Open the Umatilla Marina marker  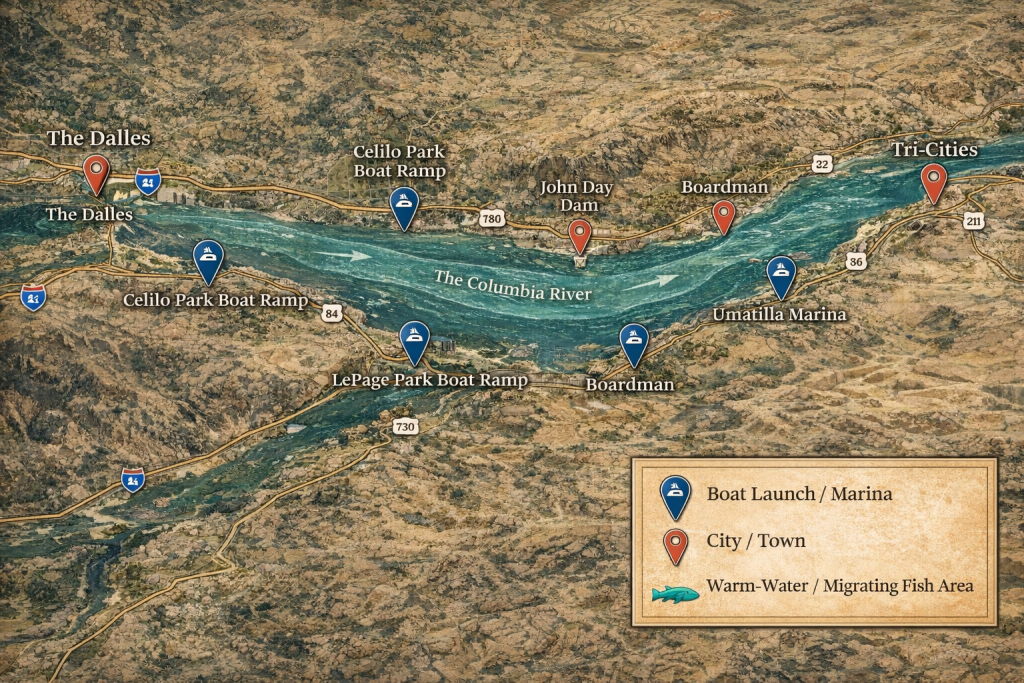click(781, 275)
